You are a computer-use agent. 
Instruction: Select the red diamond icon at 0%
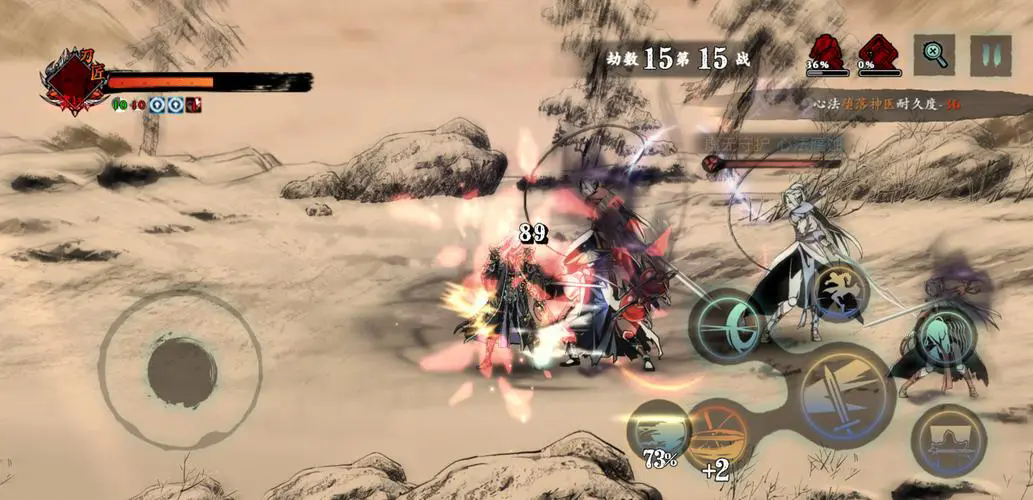point(878,52)
